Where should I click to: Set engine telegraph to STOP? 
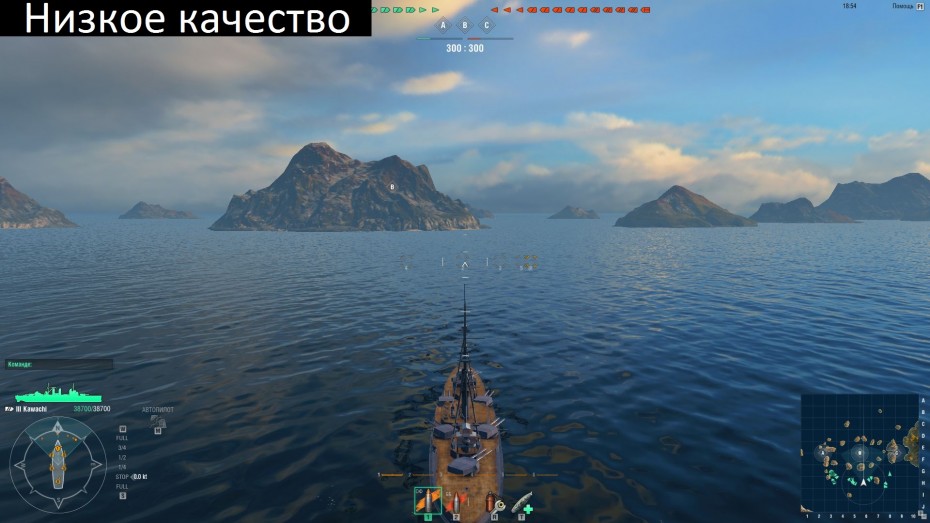coord(122,477)
